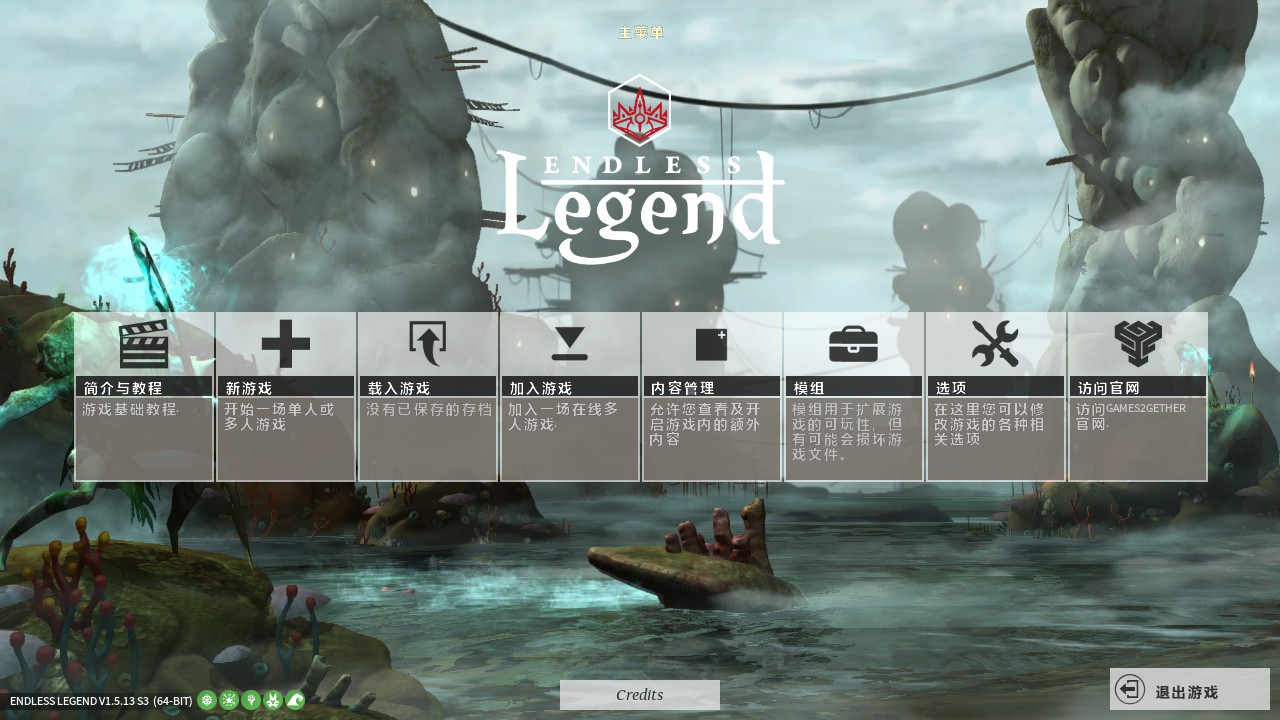Toggle the green sunburst DLC indicator
This screenshot has width=1280, height=720.
click(227, 701)
